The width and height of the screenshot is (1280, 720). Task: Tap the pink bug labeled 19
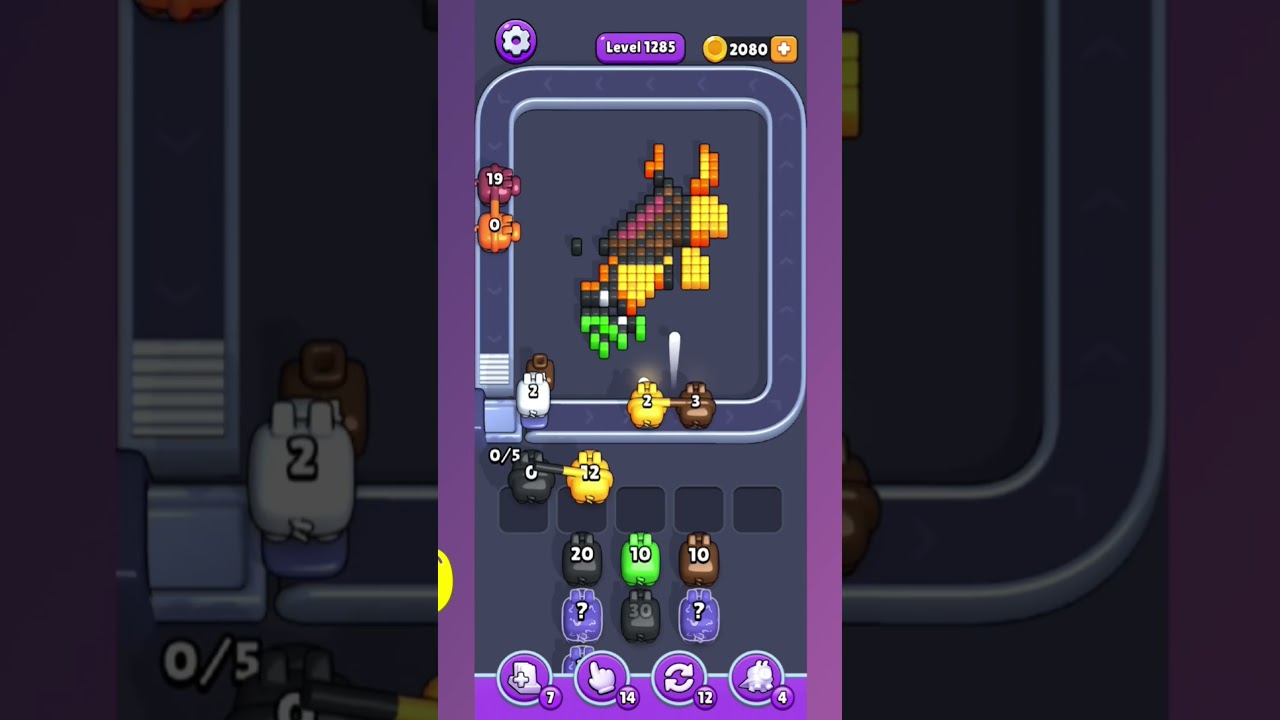pos(494,185)
